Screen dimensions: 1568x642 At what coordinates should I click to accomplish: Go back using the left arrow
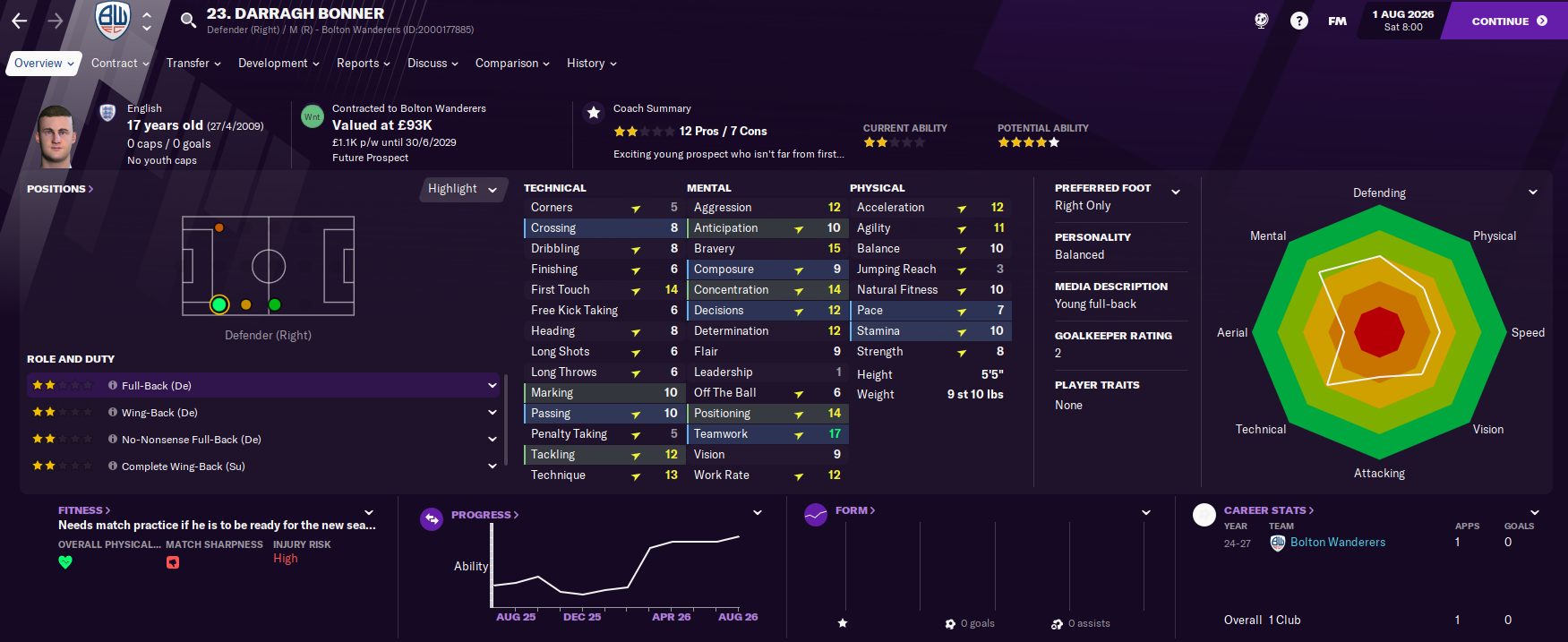[20, 21]
